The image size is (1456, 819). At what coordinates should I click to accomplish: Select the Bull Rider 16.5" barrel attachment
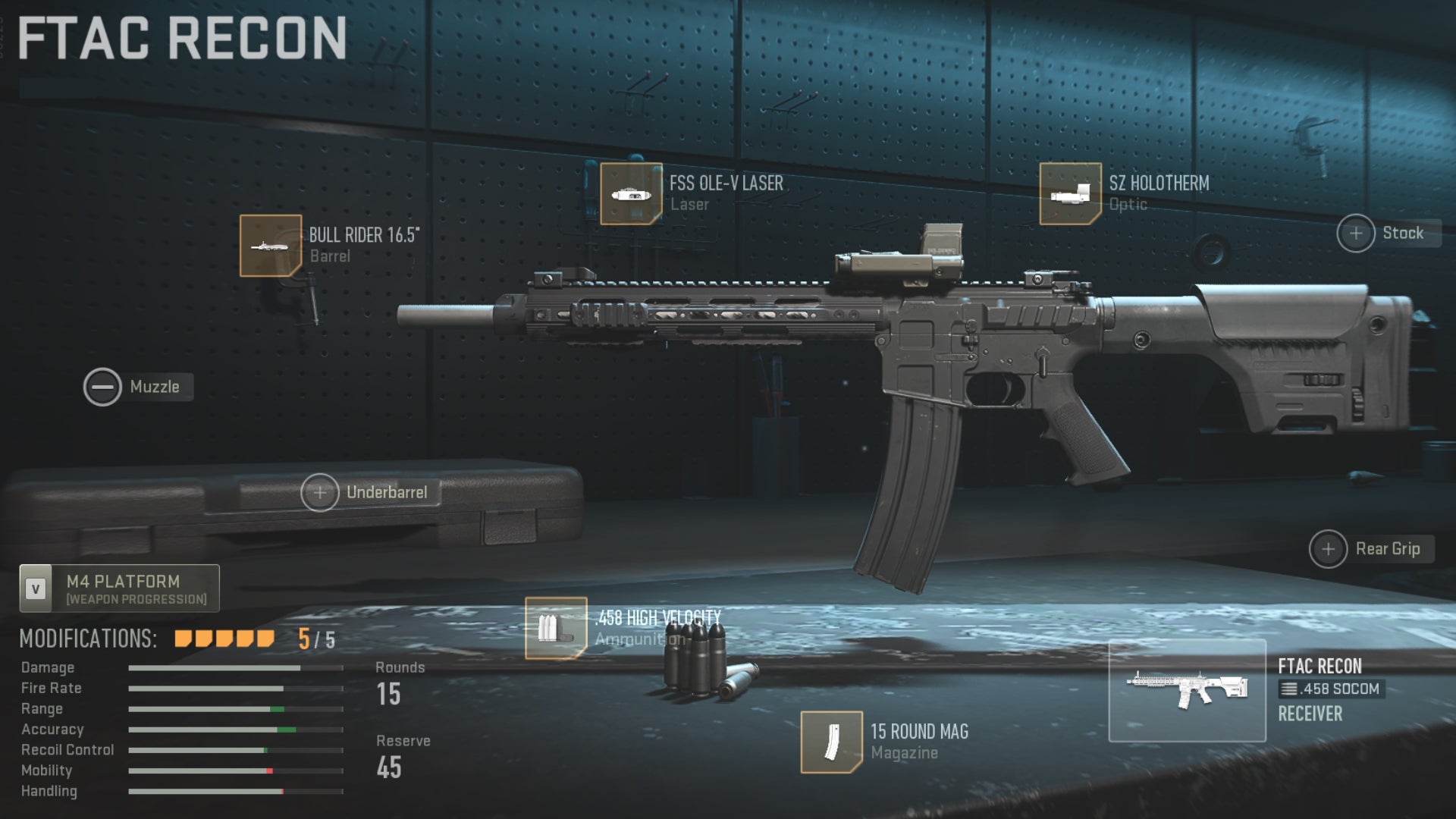[271, 246]
